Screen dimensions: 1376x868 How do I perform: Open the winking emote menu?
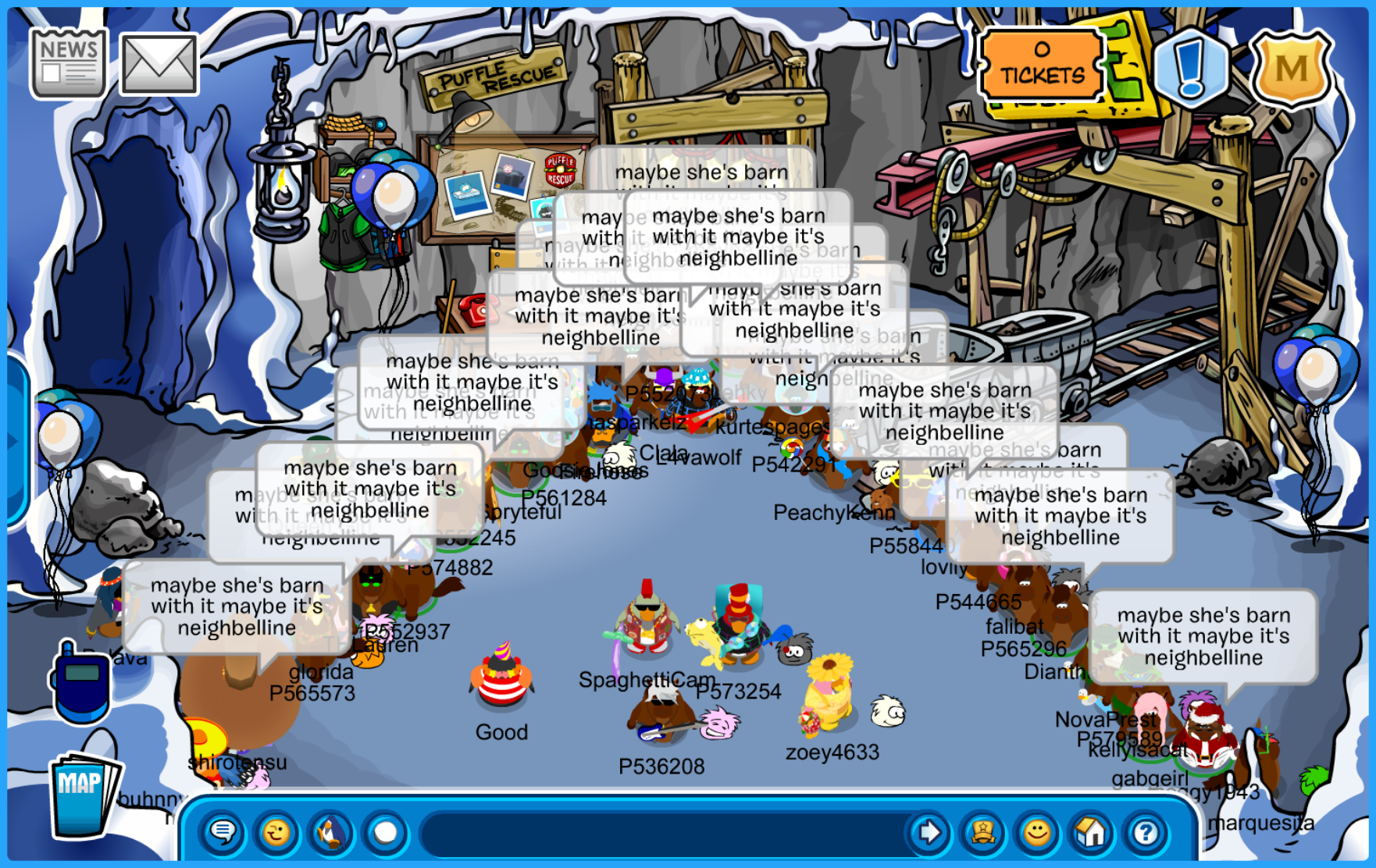point(276,833)
